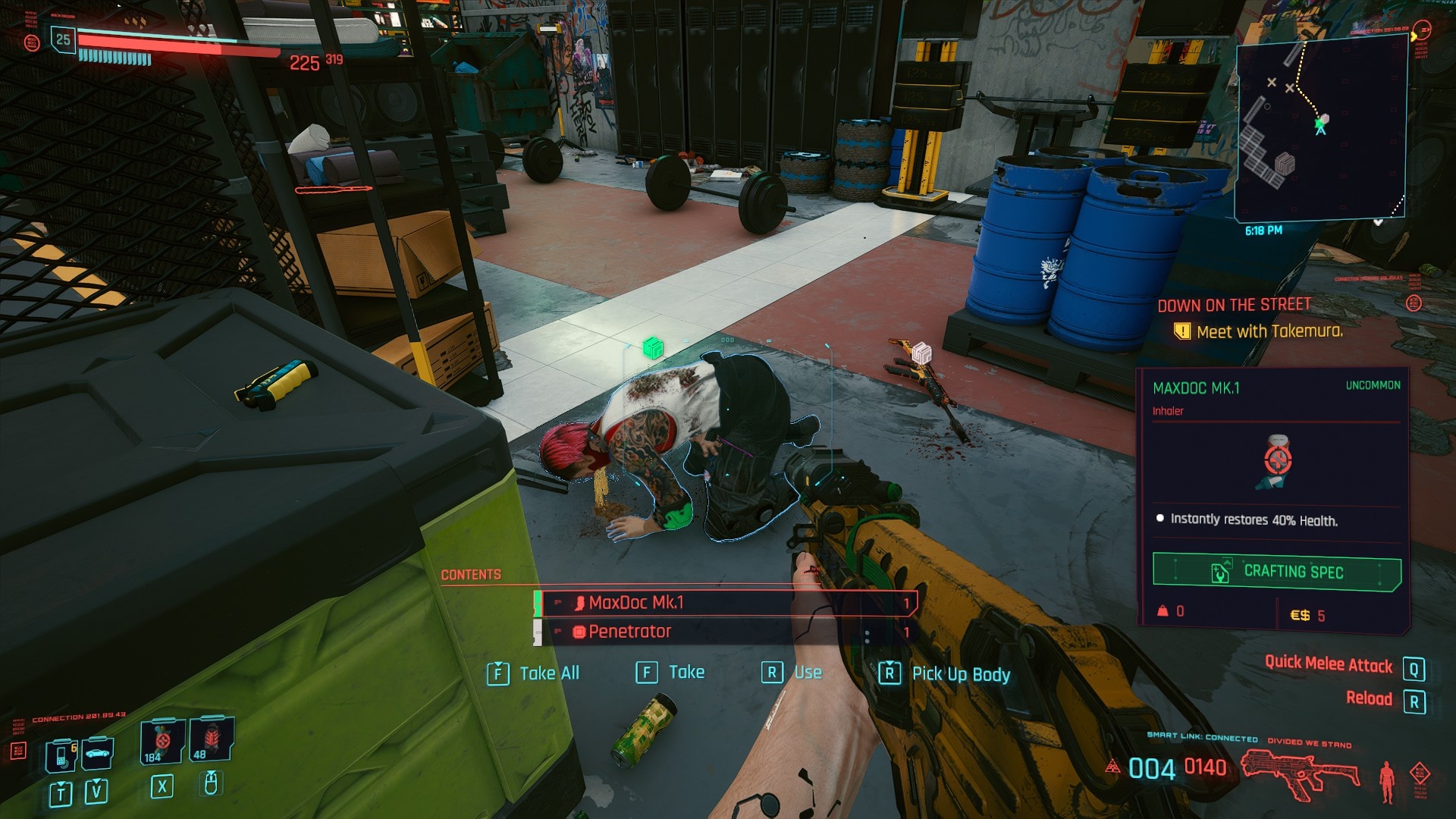Image resolution: width=1456 pixels, height=819 pixels.
Task: Use the MaxDoc consumable slot showing 184
Action: tap(162, 740)
